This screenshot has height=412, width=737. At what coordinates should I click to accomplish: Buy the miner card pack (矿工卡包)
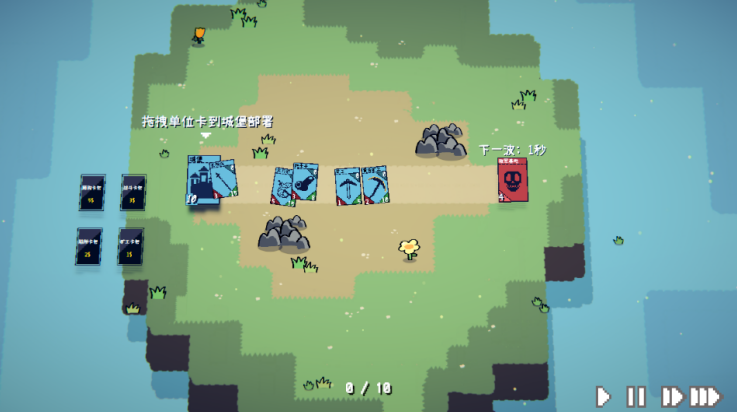(131, 247)
